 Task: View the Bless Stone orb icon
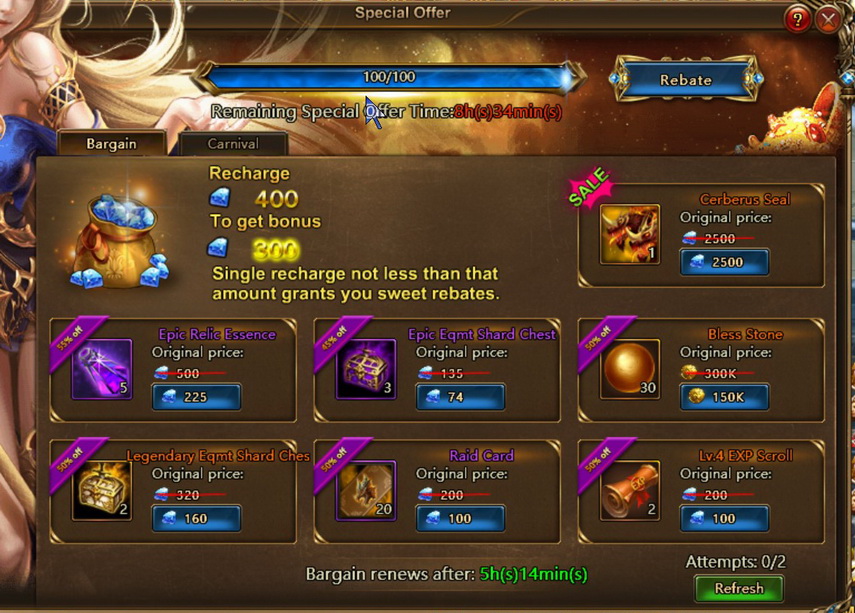pyautogui.click(x=630, y=369)
